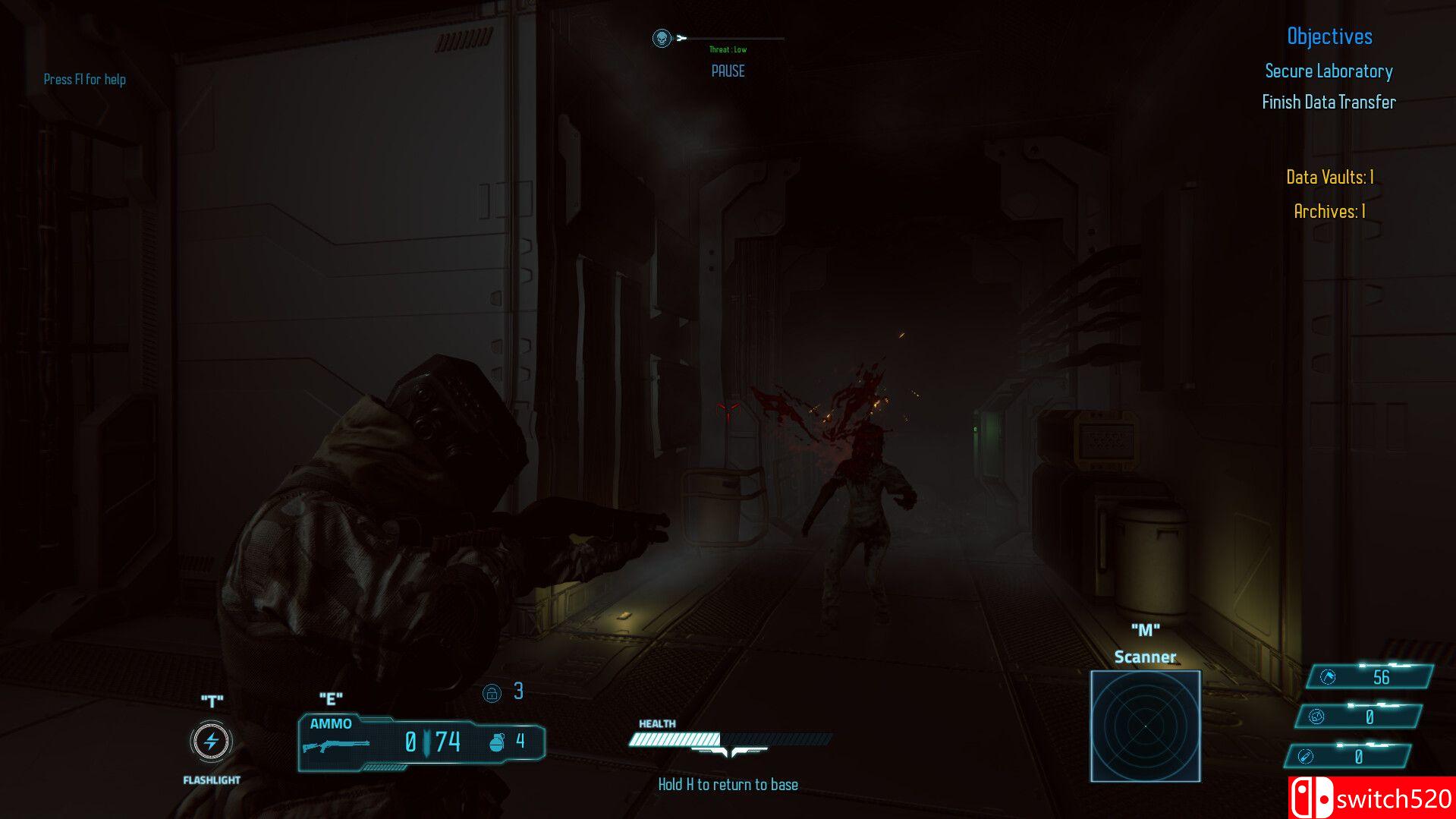Screen dimensions: 1456x819
Task: Select the Secure Laboratory objective
Action: [x=1328, y=71]
